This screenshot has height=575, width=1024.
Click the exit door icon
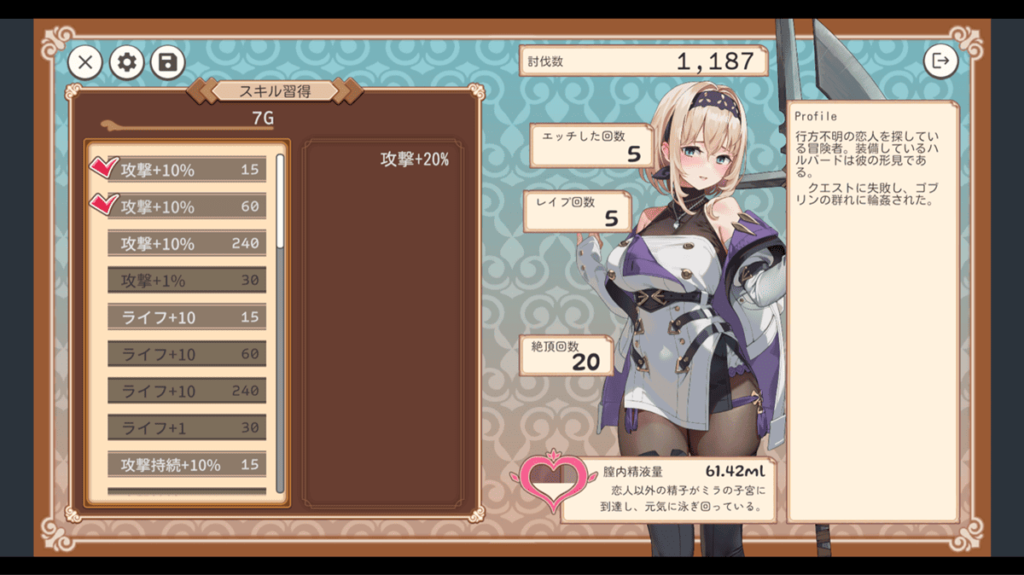(940, 61)
